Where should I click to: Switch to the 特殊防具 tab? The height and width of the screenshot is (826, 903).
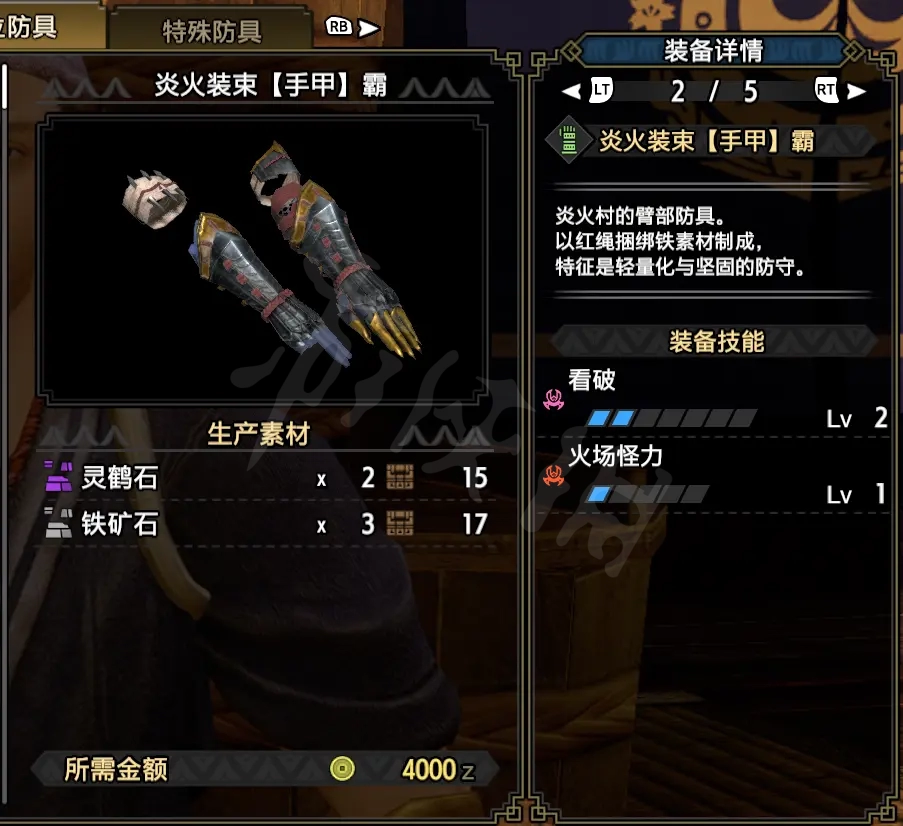pyautogui.click(x=212, y=30)
